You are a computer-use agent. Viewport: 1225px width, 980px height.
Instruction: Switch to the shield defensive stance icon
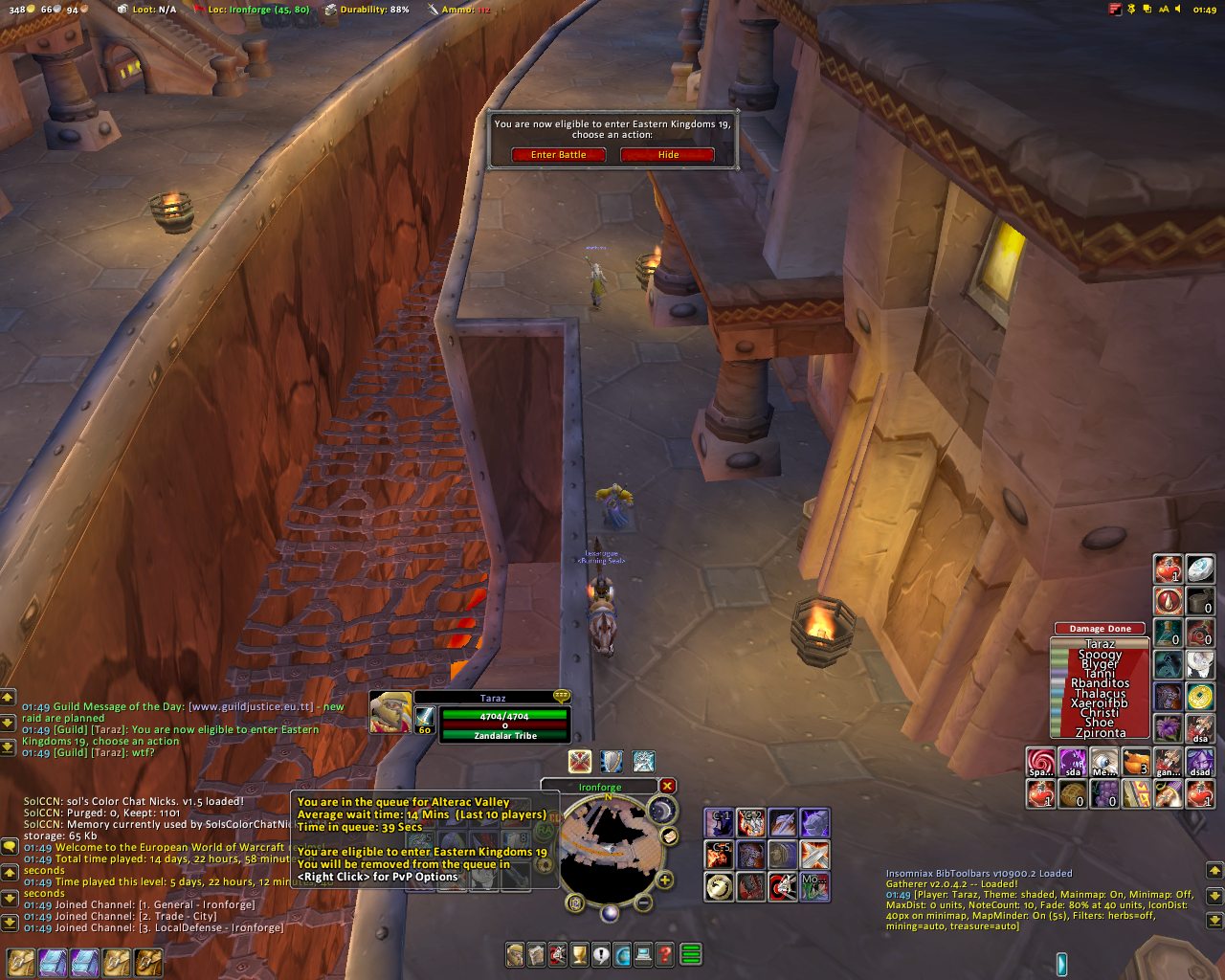click(x=612, y=761)
